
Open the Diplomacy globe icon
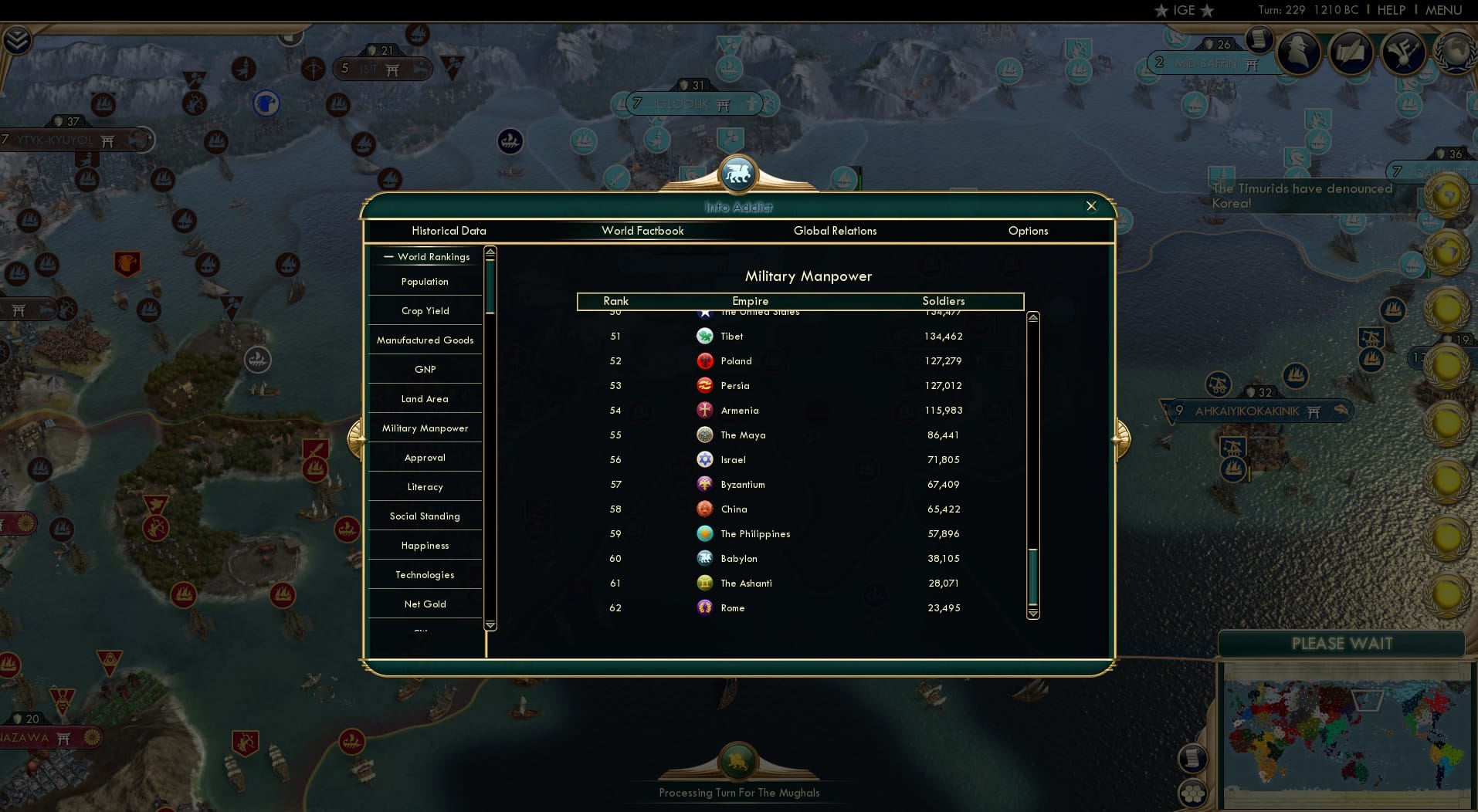[1456, 52]
